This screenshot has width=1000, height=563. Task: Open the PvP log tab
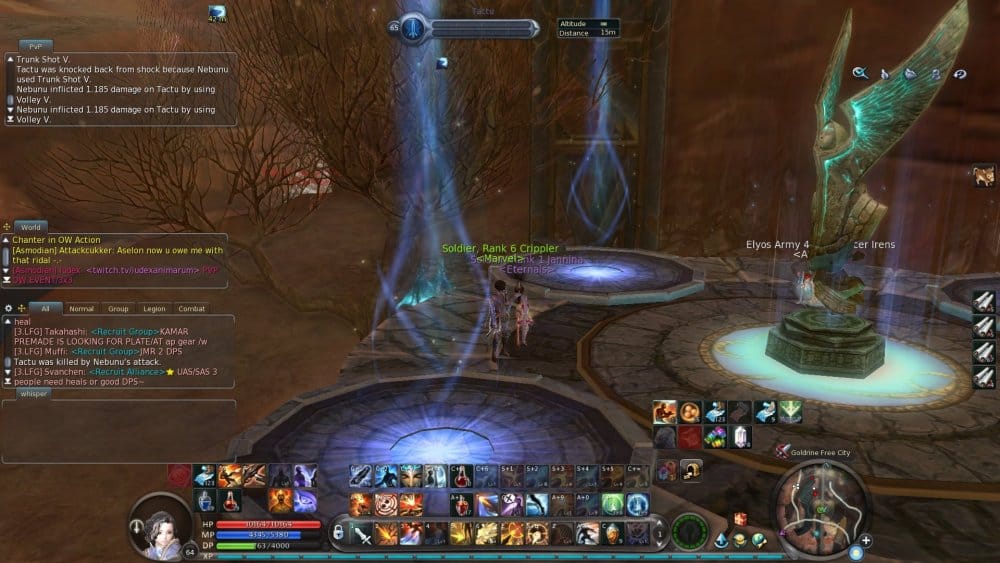coord(35,46)
